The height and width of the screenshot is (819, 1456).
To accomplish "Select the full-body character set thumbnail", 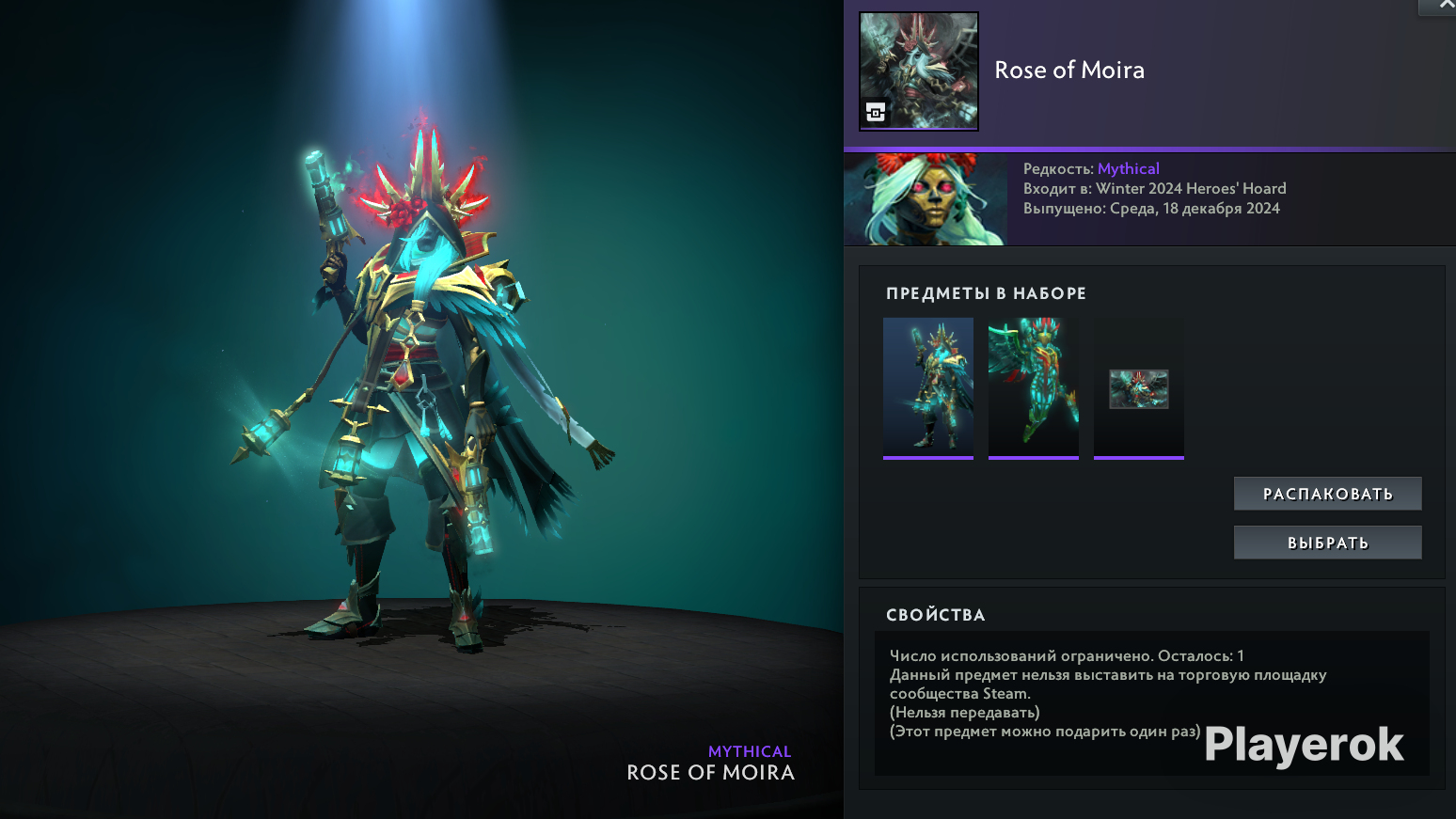I will pyautogui.click(x=928, y=386).
